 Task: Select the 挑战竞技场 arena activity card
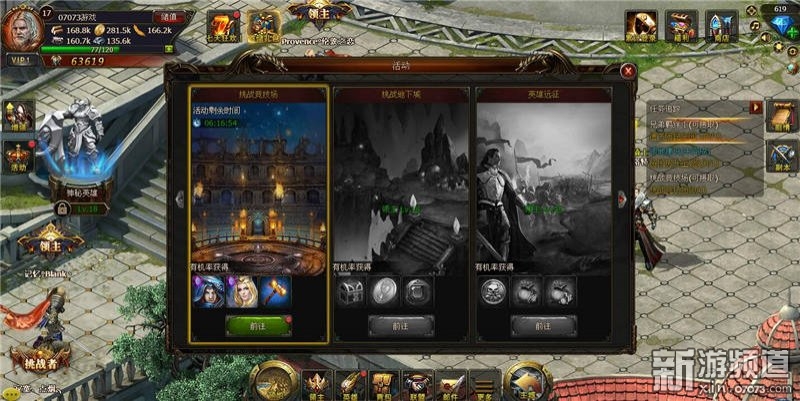pyautogui.click(x=258, y=180)
